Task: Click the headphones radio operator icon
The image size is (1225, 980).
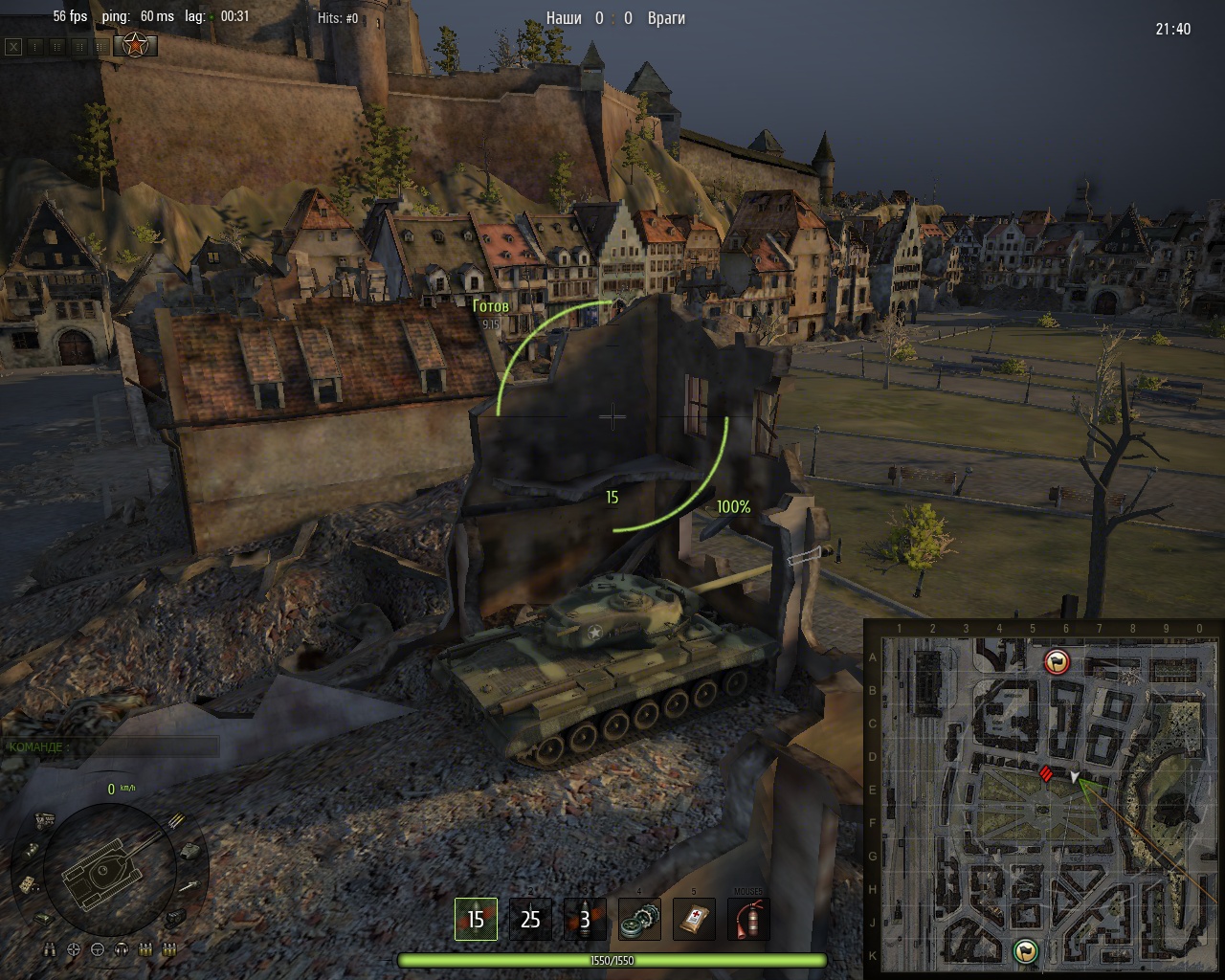Action: [122, 949]
